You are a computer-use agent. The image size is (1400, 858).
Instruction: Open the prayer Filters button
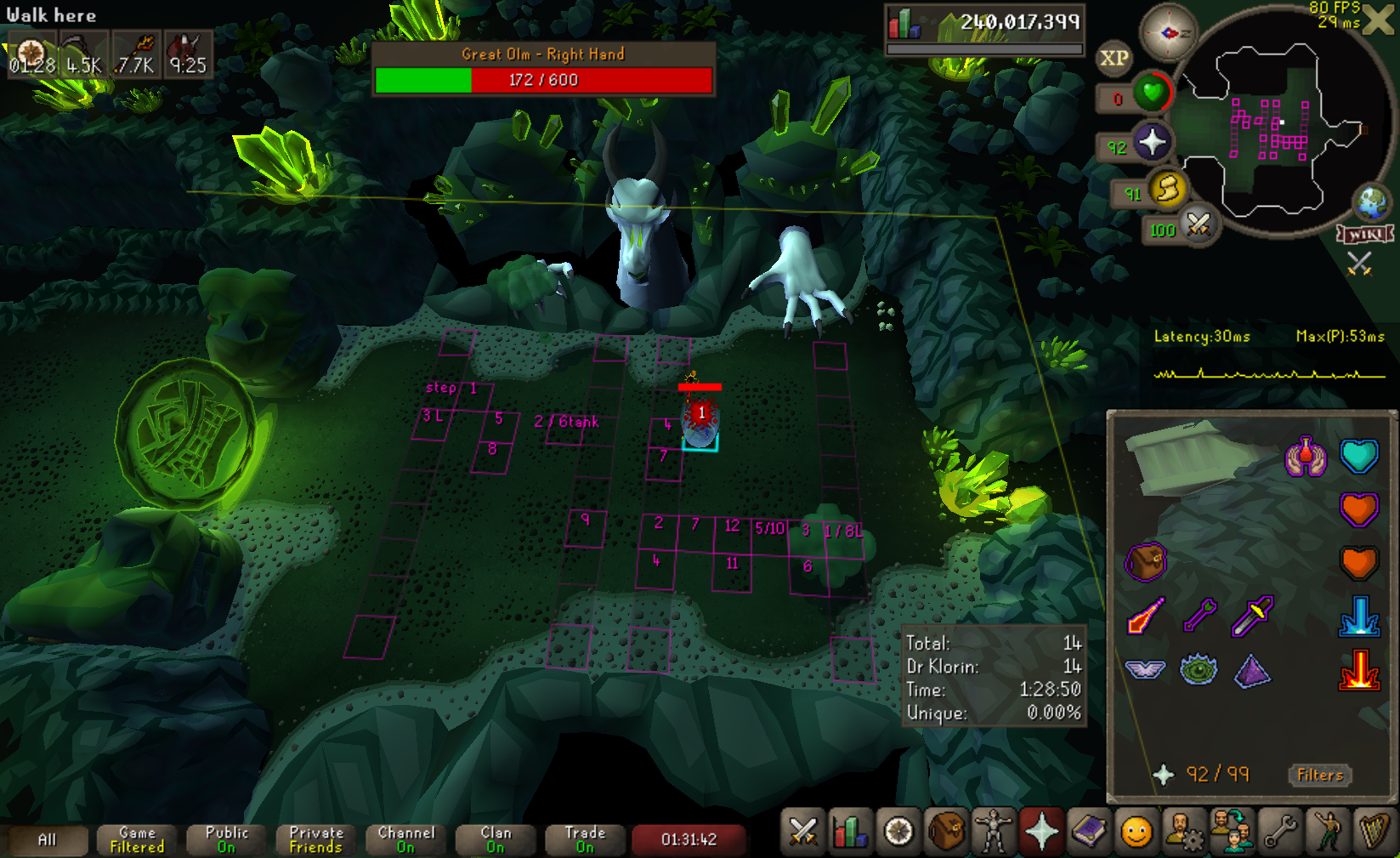pyautogui.click(x=1319, y=775)
